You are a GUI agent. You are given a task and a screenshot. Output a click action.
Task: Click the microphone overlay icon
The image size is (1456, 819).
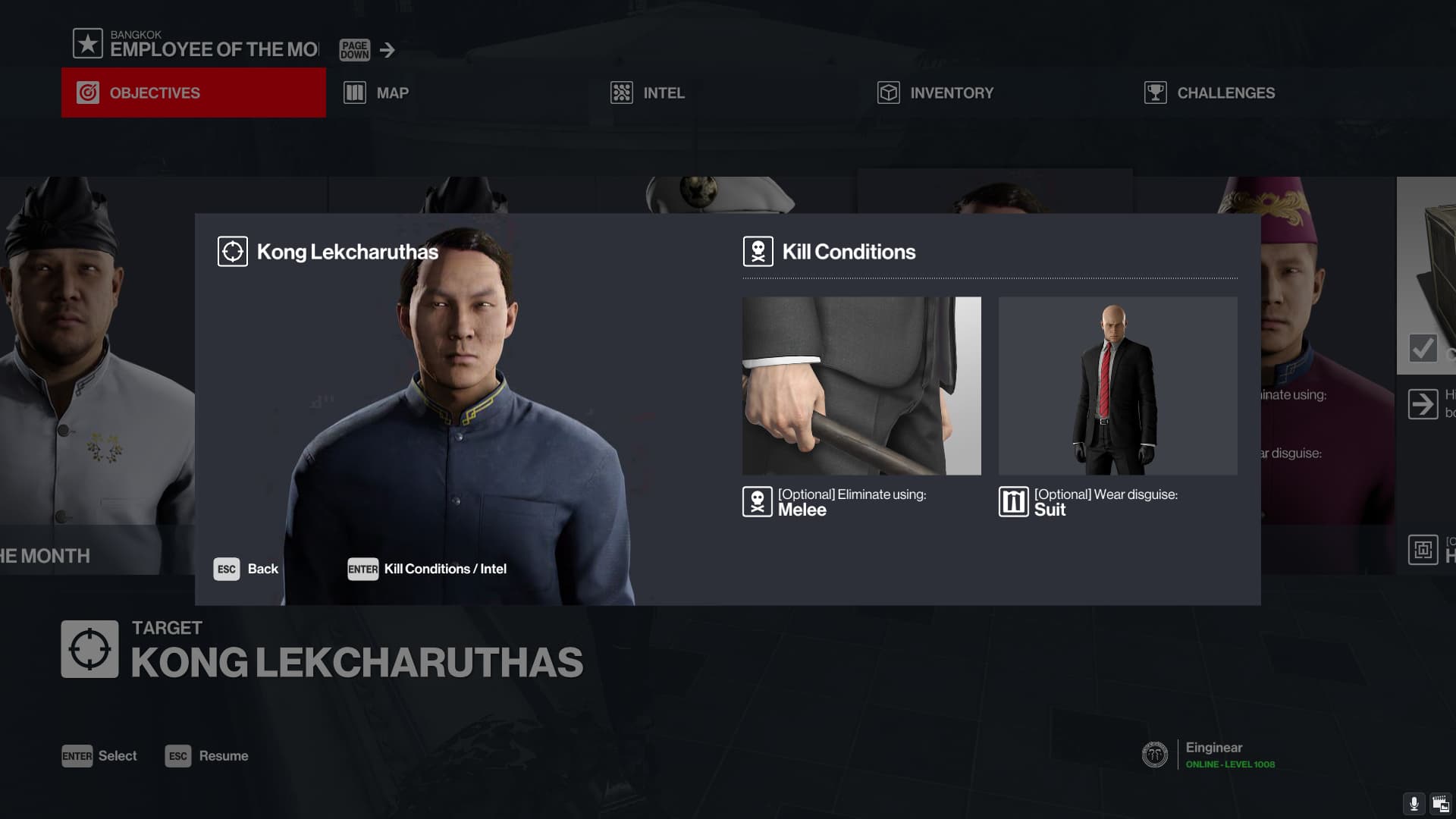point(1414,804)
